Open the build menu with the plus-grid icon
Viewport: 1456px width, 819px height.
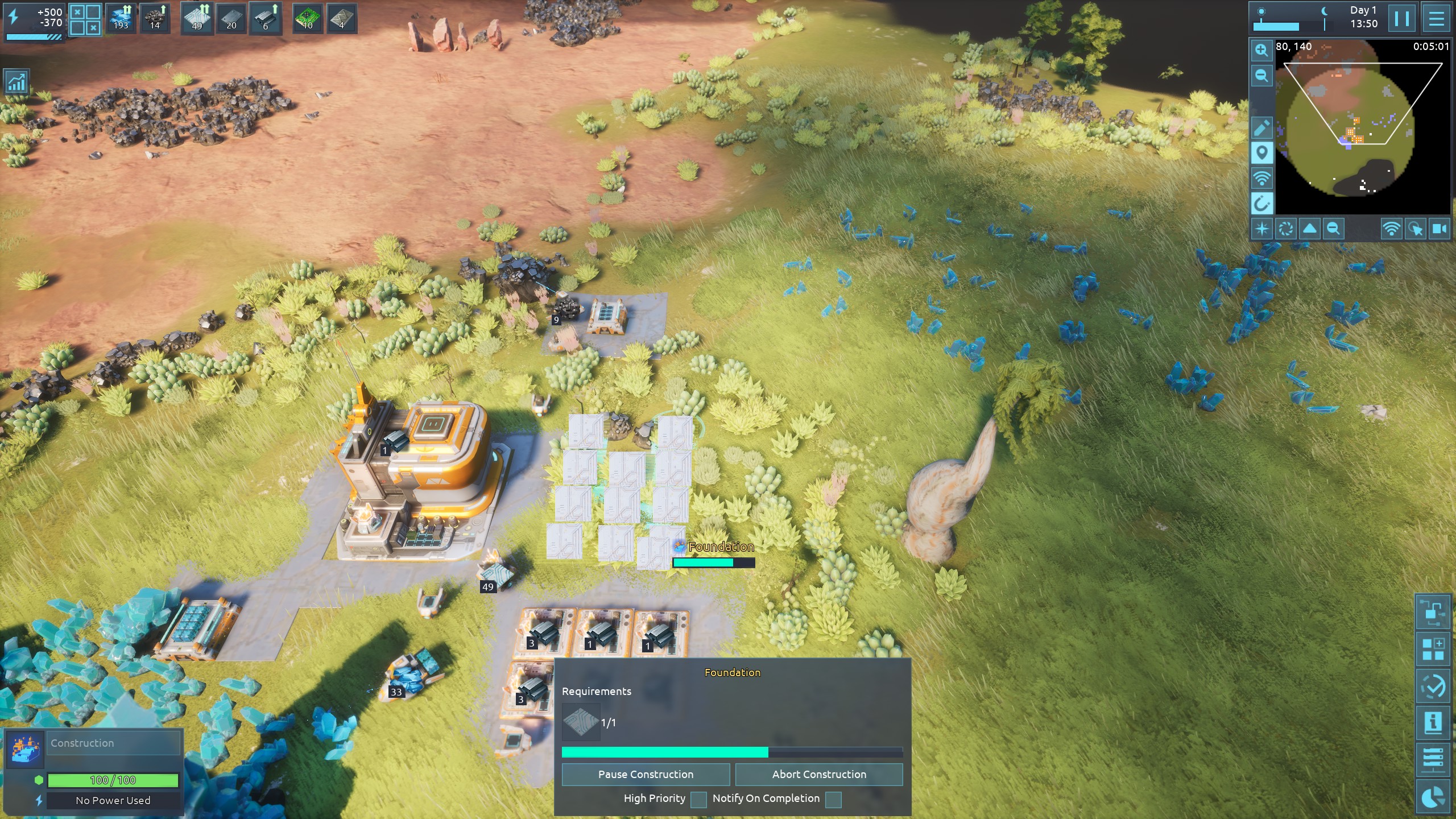pyautogui.click(x=1433, y=649)
